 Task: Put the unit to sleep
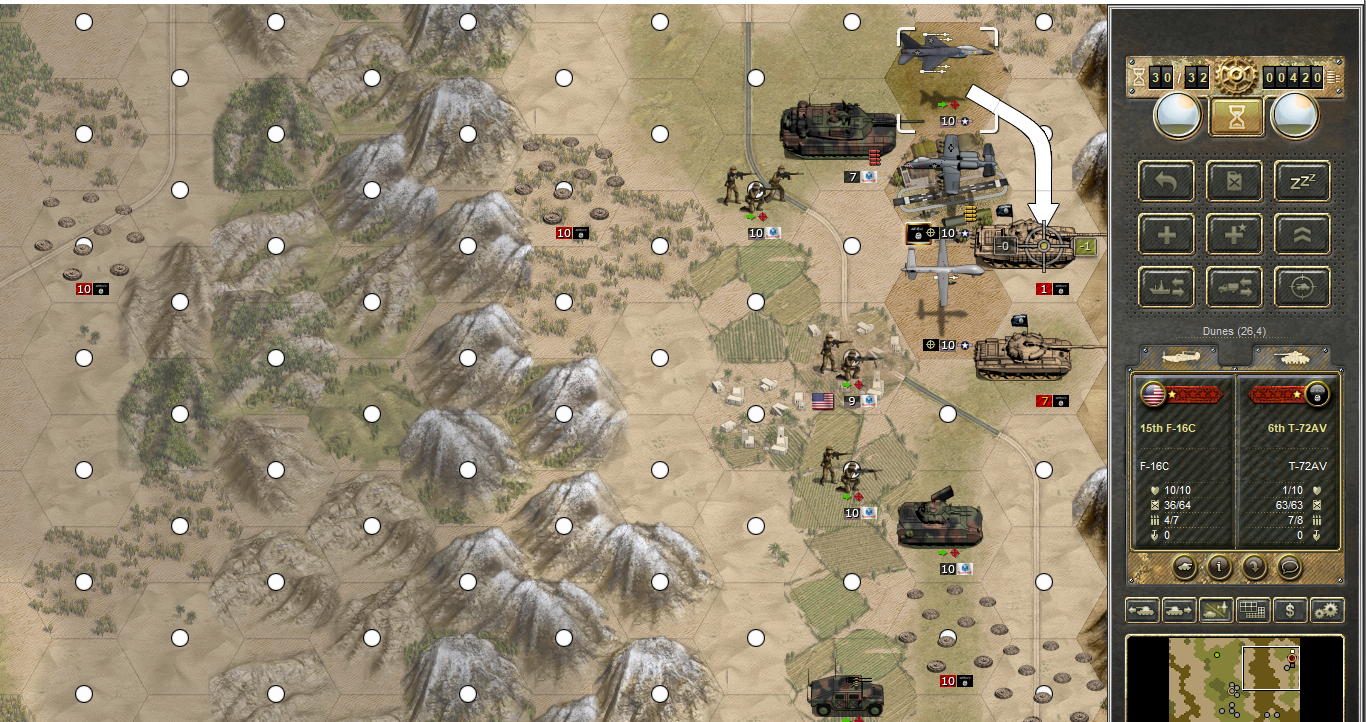(x=1302, y=181)
